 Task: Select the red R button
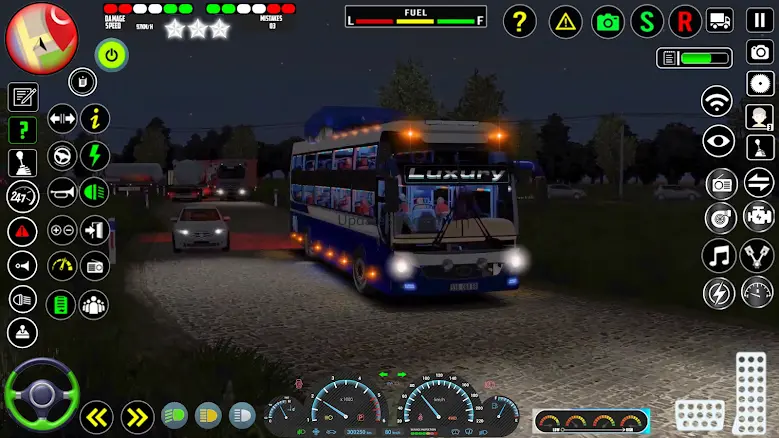(684, 21)
